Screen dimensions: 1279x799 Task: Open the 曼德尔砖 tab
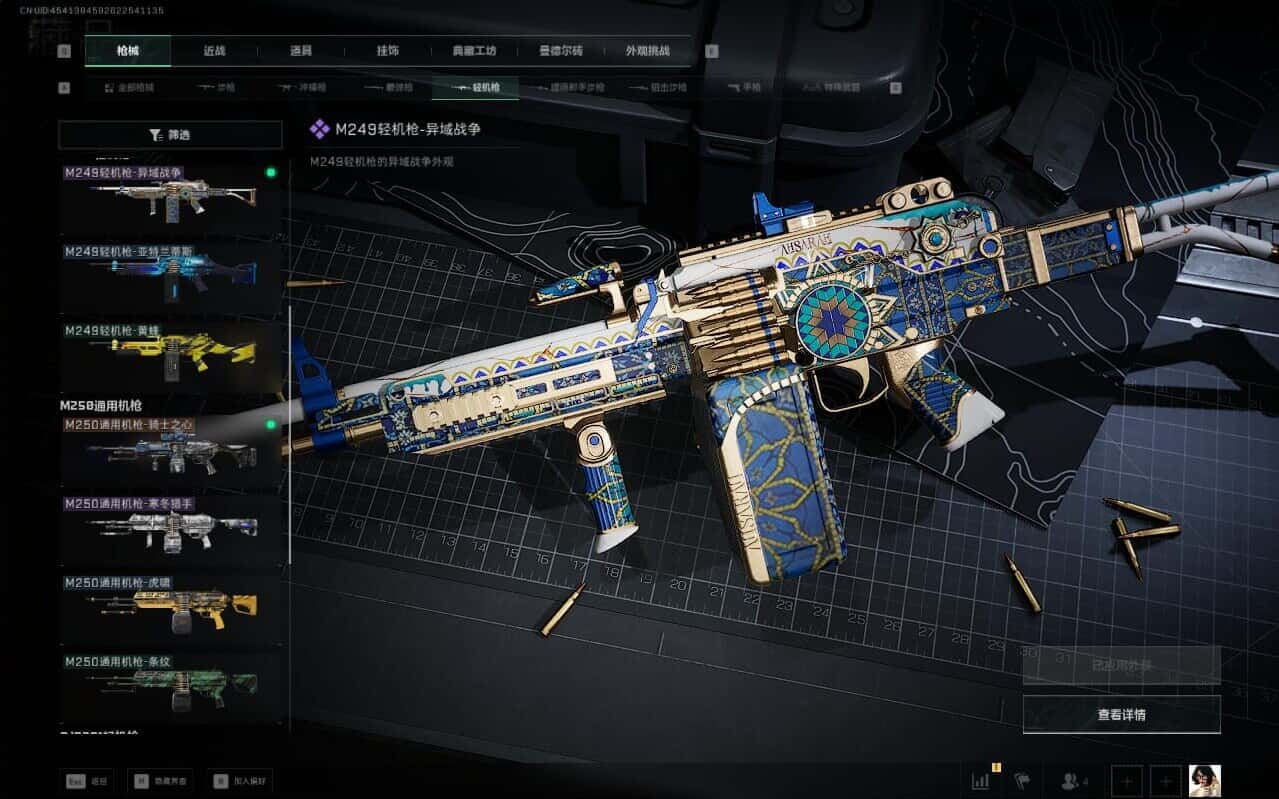click(x=560, y=51)
